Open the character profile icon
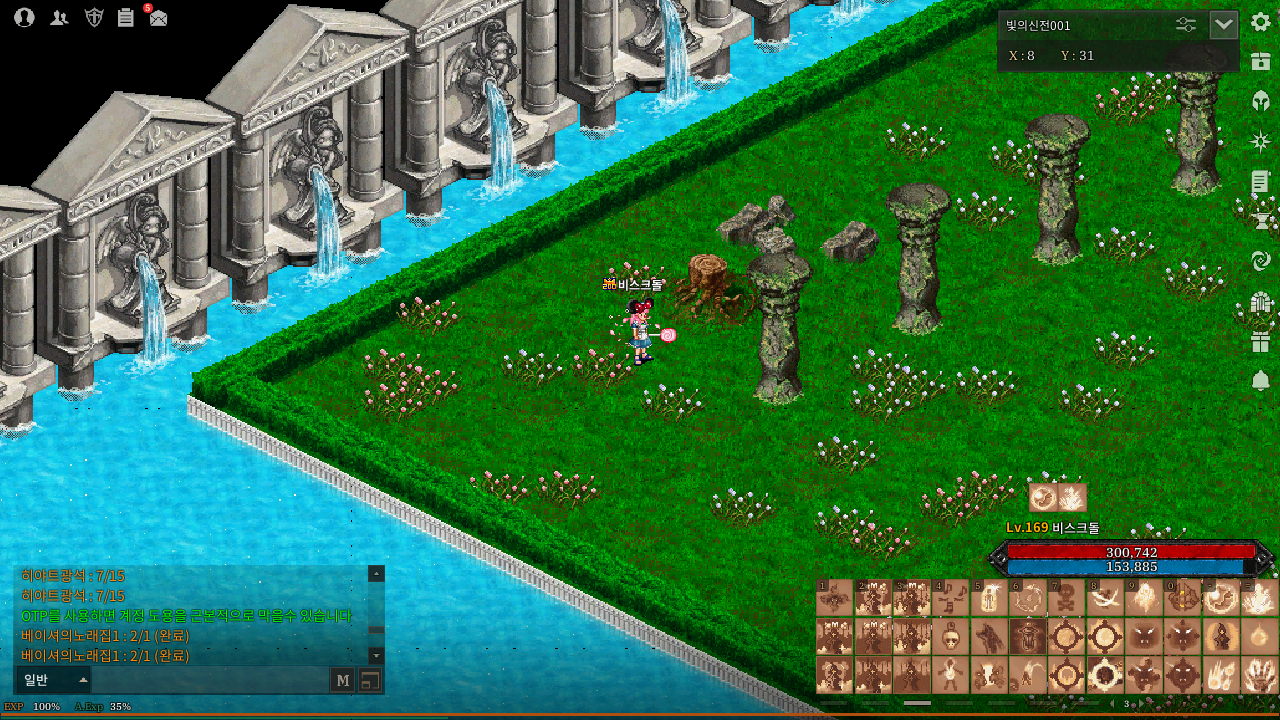The height and width of the screenshot is (720, 1280). (25, 17)
